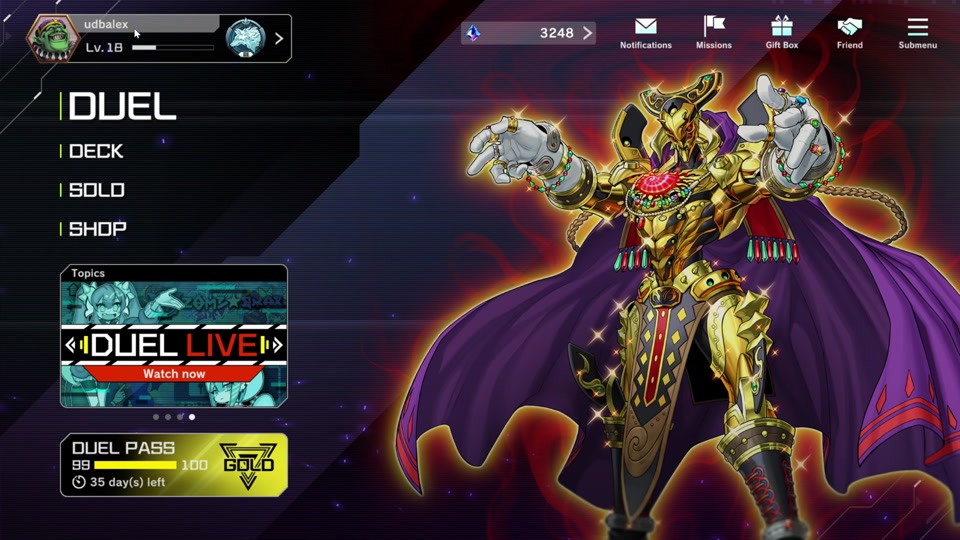Show the next Topics banner
The image size is (960, 540).
pos(278,346)
